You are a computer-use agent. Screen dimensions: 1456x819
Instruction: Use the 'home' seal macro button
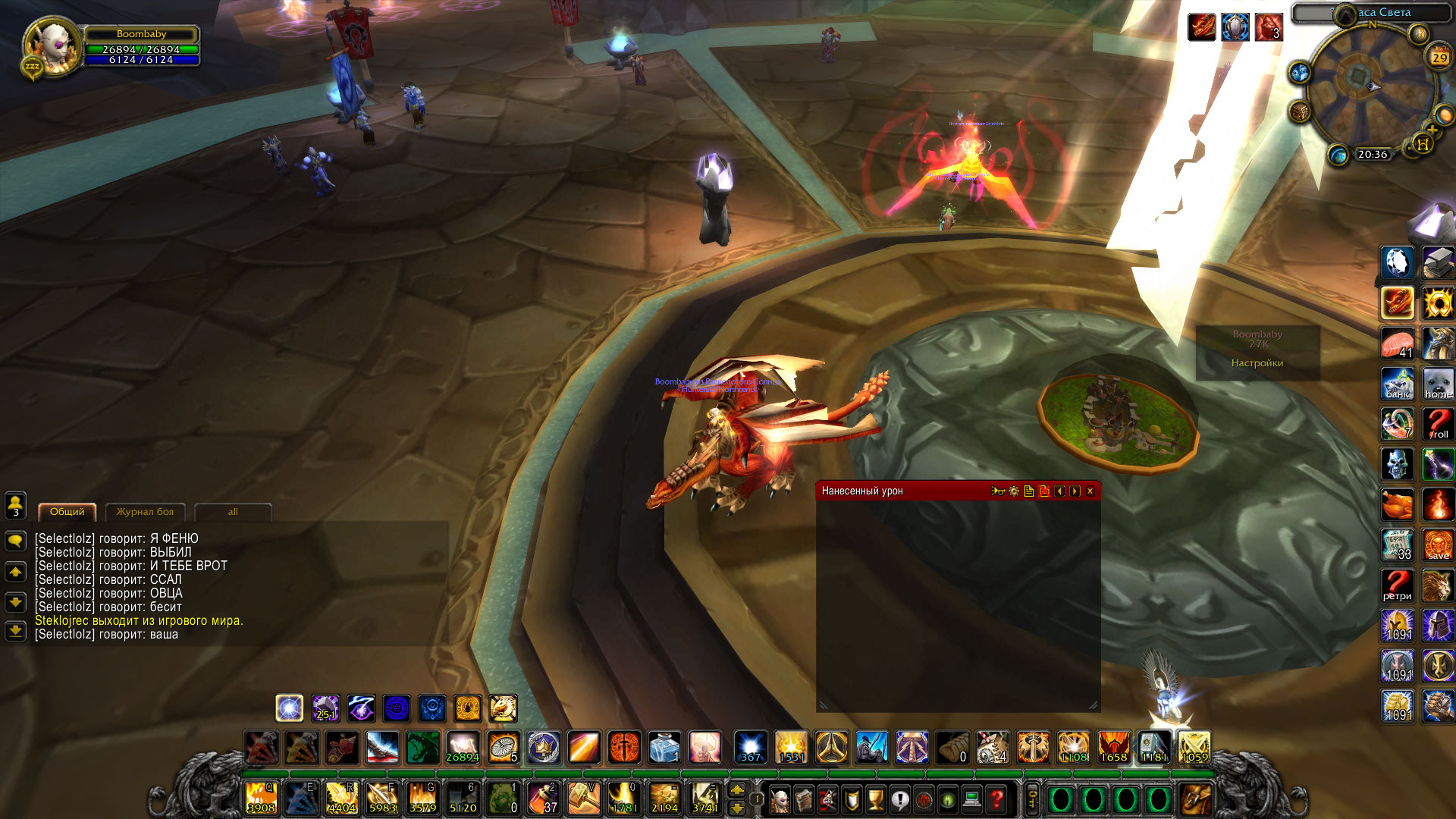(1437, 384)
